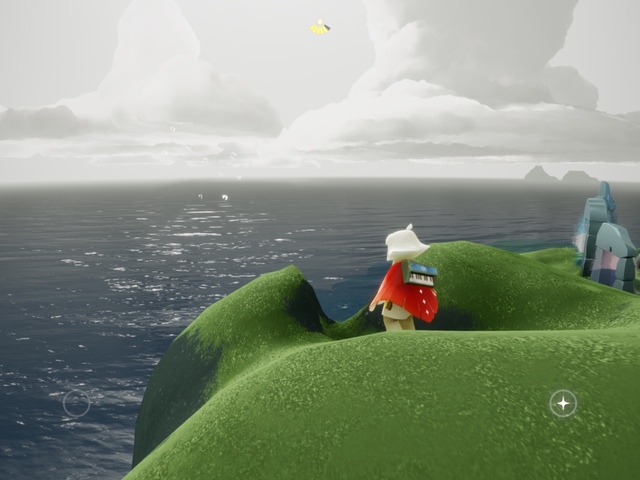This screenshot has width=640, height=480.
Task: Tap the star-shaped fly button
Action: point(563,403)
